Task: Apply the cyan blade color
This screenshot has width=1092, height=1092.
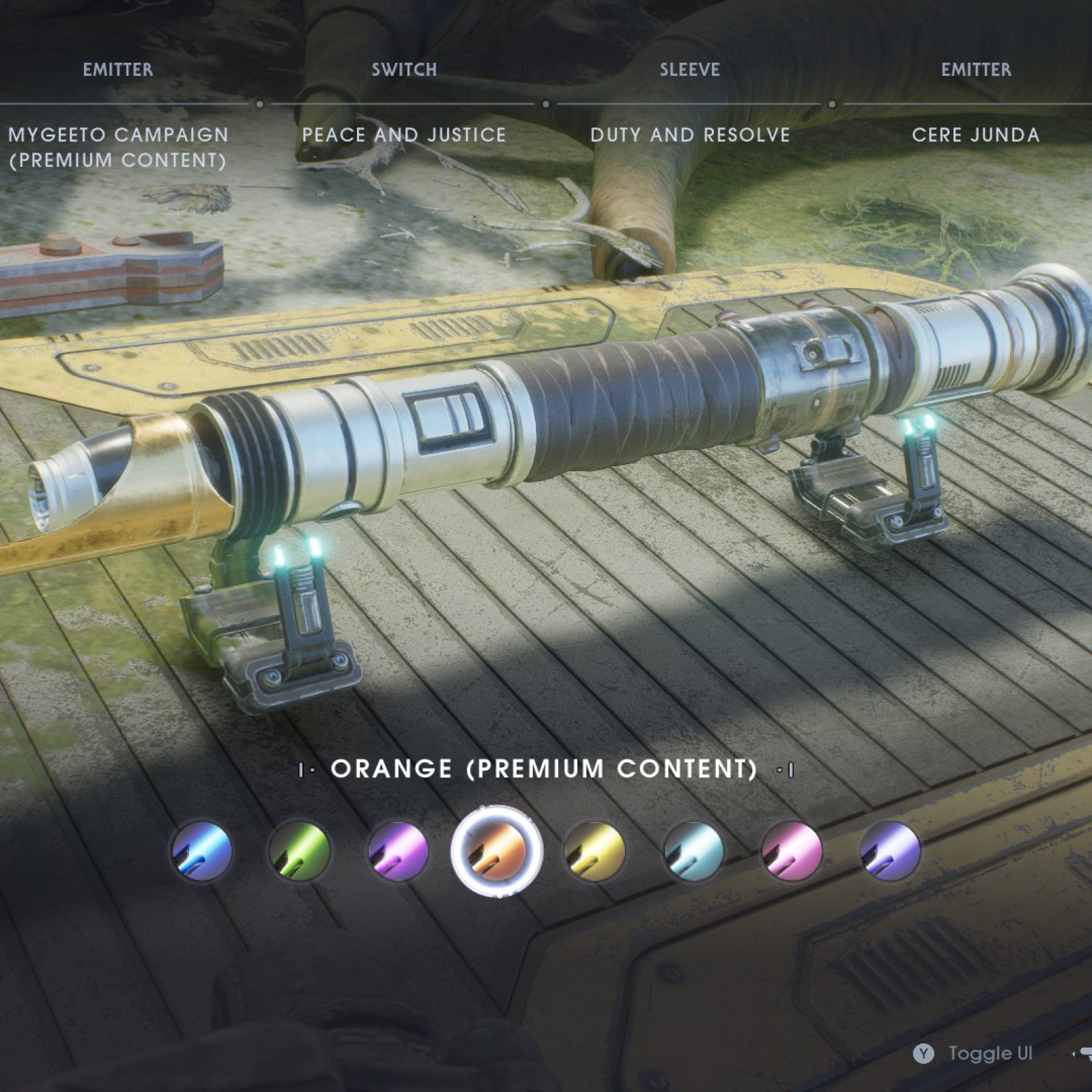Action: 693,851
